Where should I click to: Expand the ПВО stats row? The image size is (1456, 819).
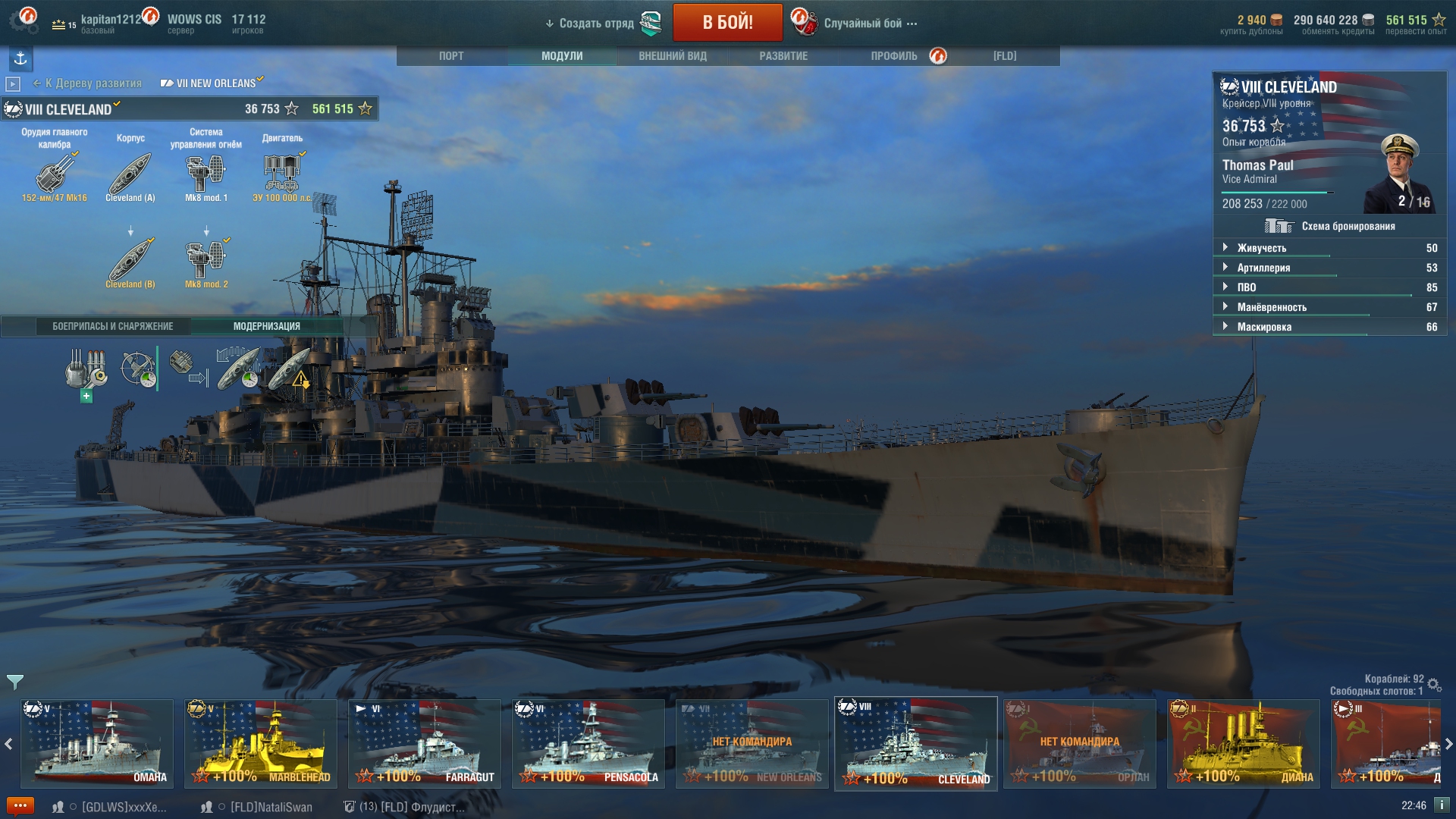[1247, 287]
